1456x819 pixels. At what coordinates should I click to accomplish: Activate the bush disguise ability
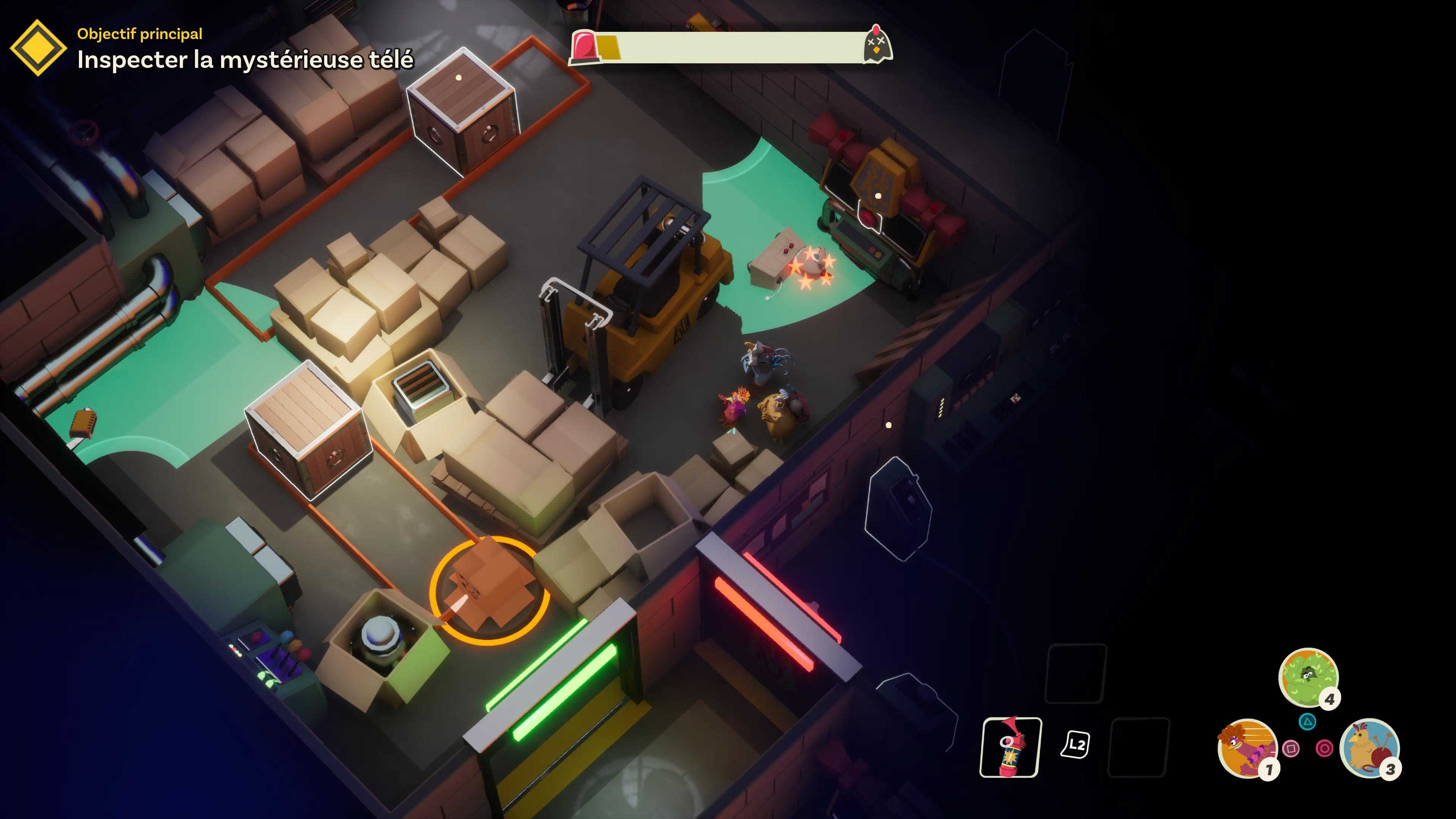click(1307, 677)
